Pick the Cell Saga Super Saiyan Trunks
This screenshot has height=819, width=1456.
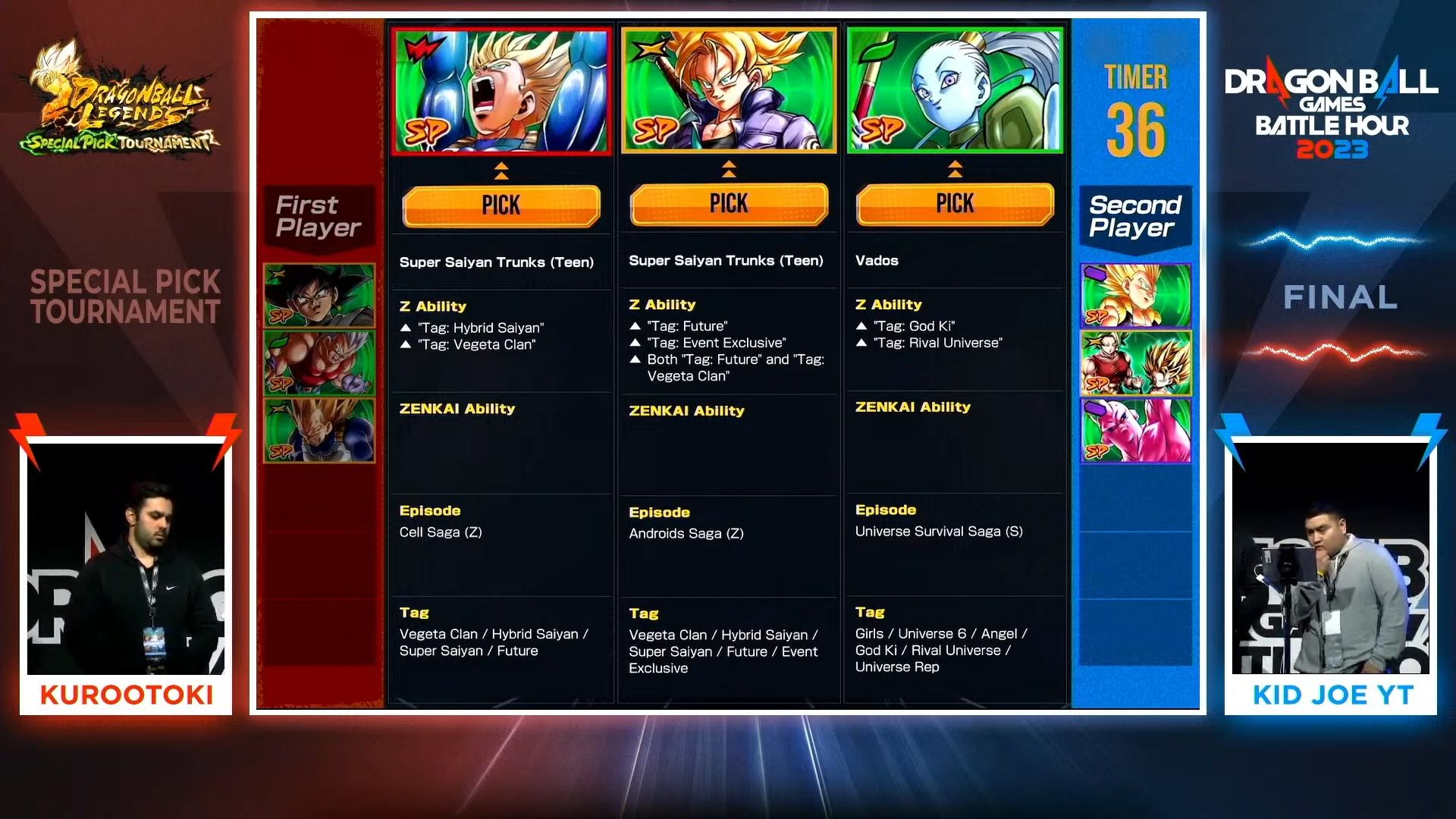[x=500, y=205]
